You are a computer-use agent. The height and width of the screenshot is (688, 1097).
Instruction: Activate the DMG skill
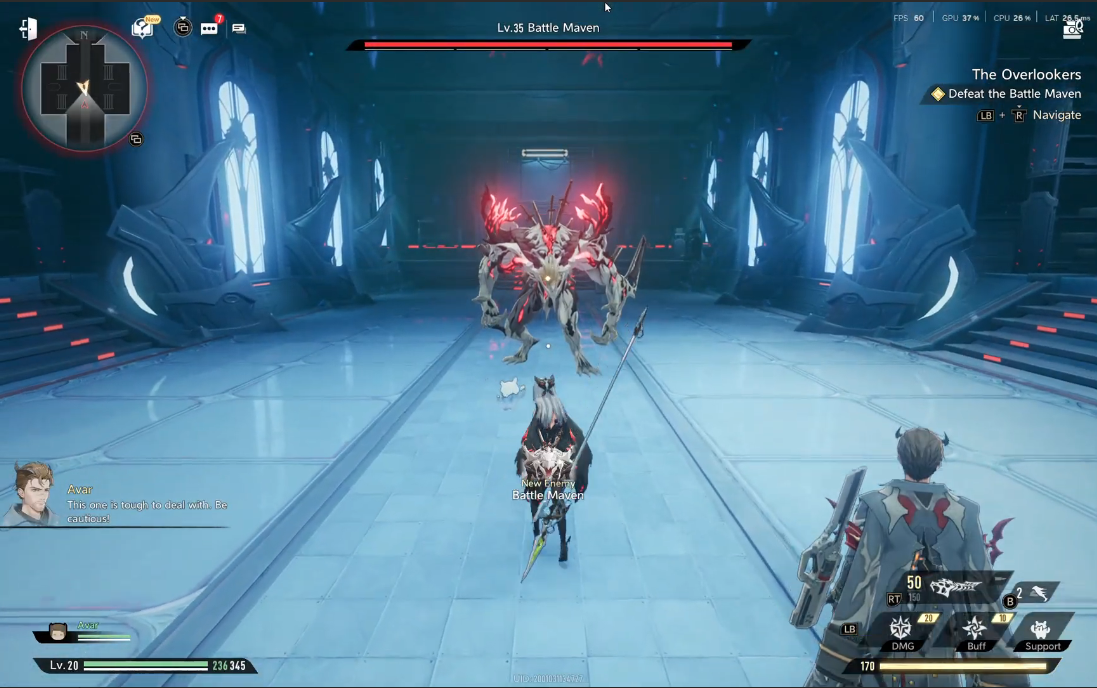pyautogui.click(x=901, y=630)
